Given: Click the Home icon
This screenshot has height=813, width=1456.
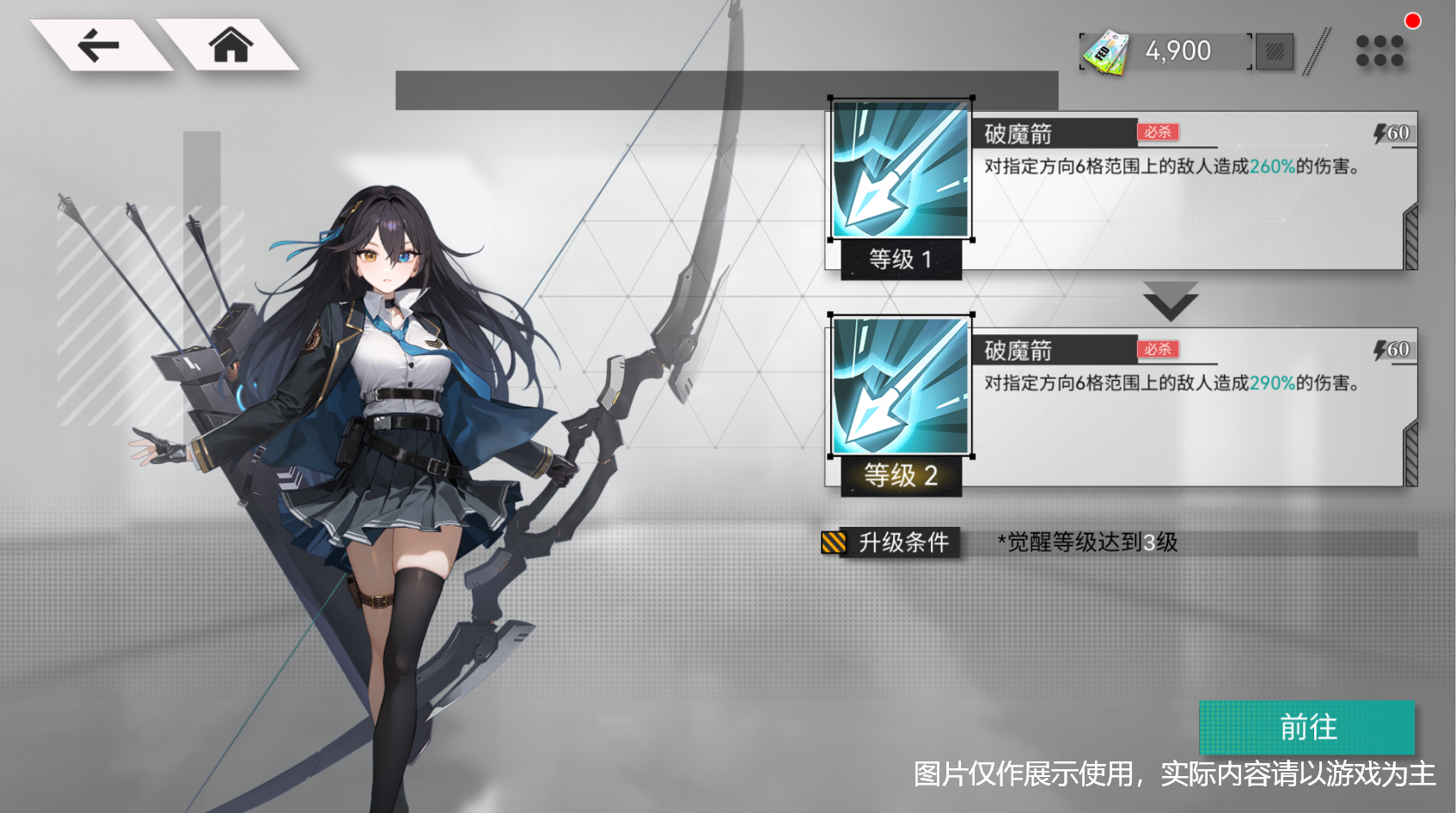Looking at the screenshot, I should coord(230,45).
